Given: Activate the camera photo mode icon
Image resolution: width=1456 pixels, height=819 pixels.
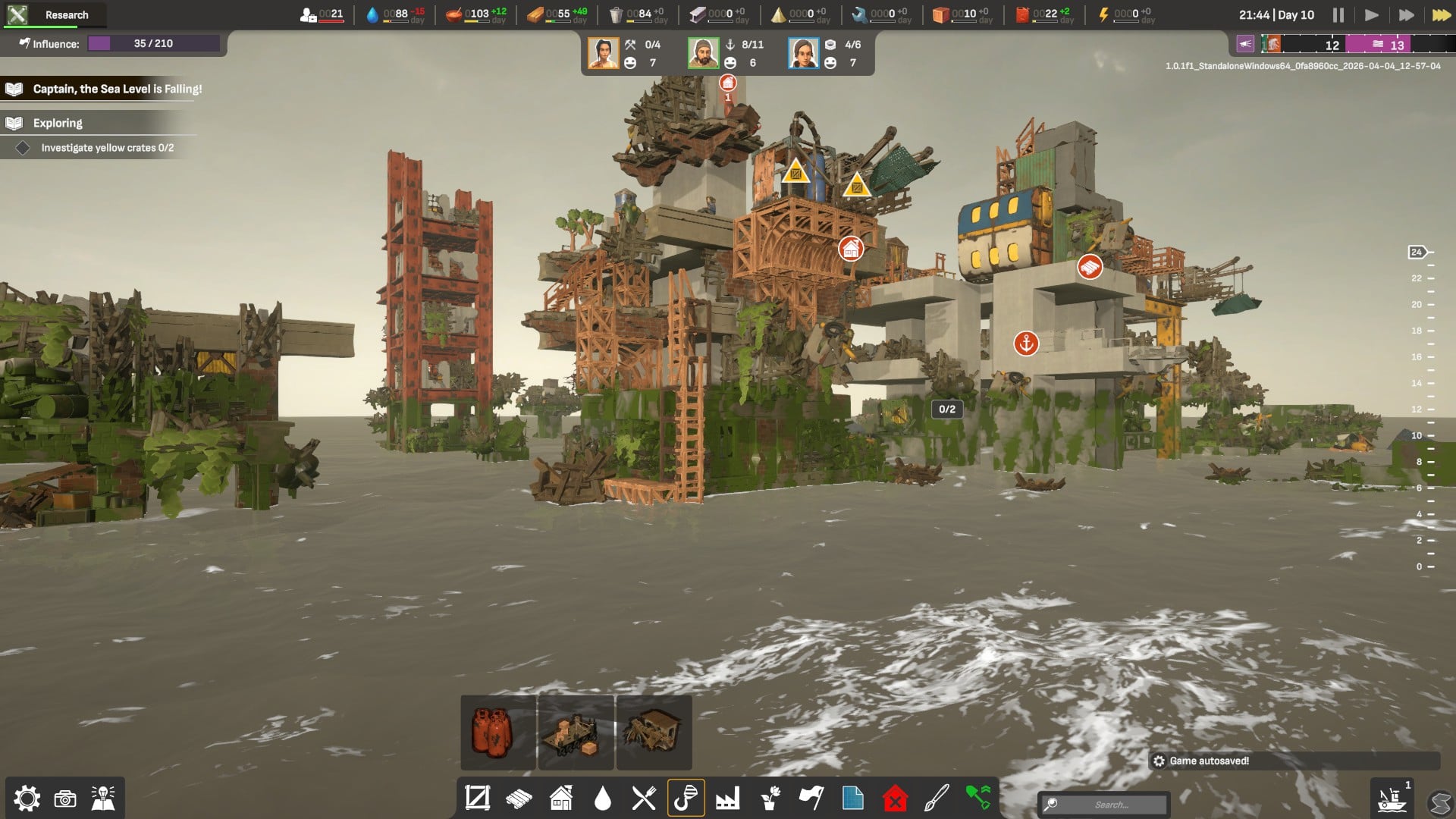Looking at the screenshot, I should point(65,799).
